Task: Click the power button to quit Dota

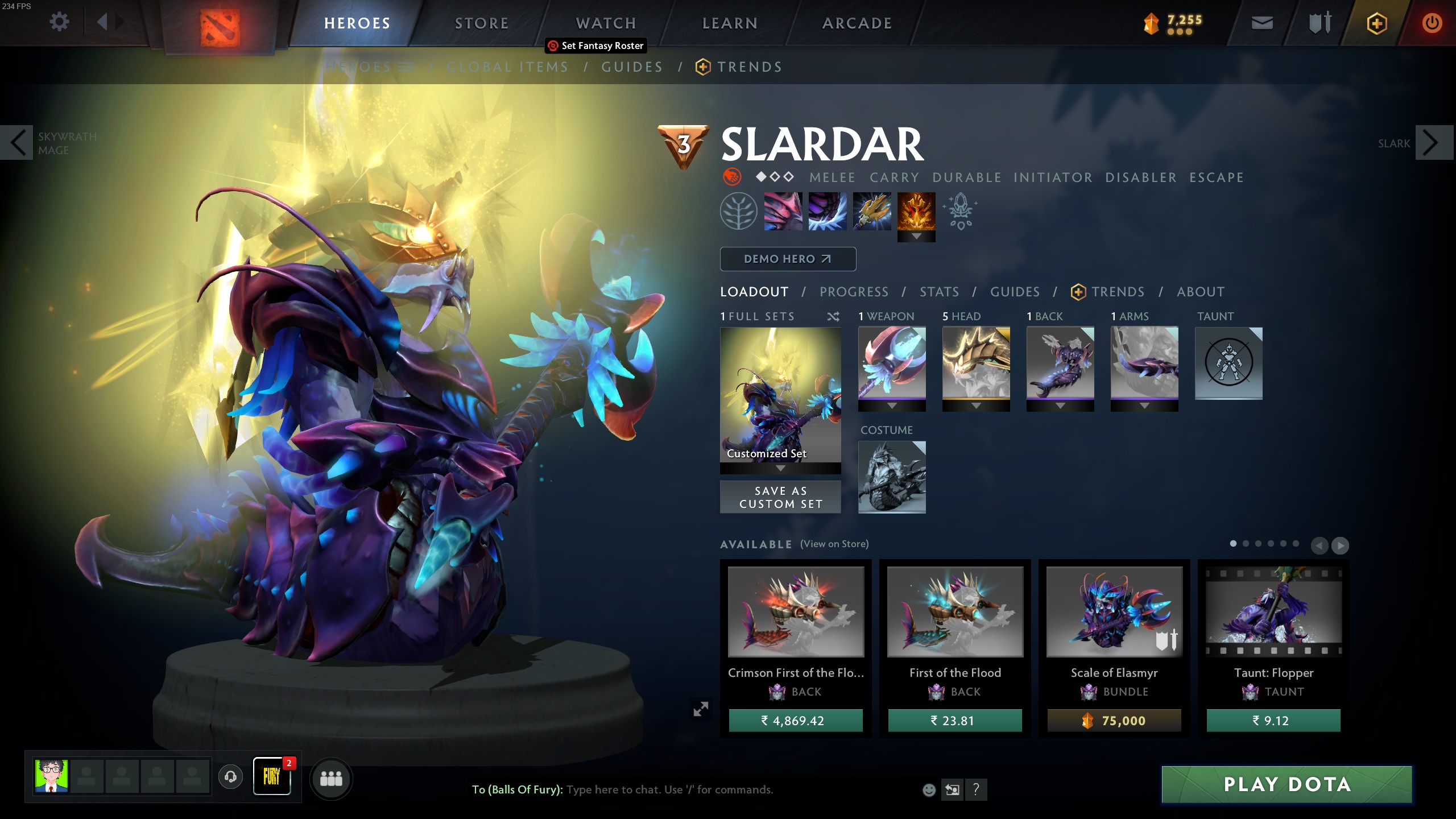Action: (x=1432, y=23)
